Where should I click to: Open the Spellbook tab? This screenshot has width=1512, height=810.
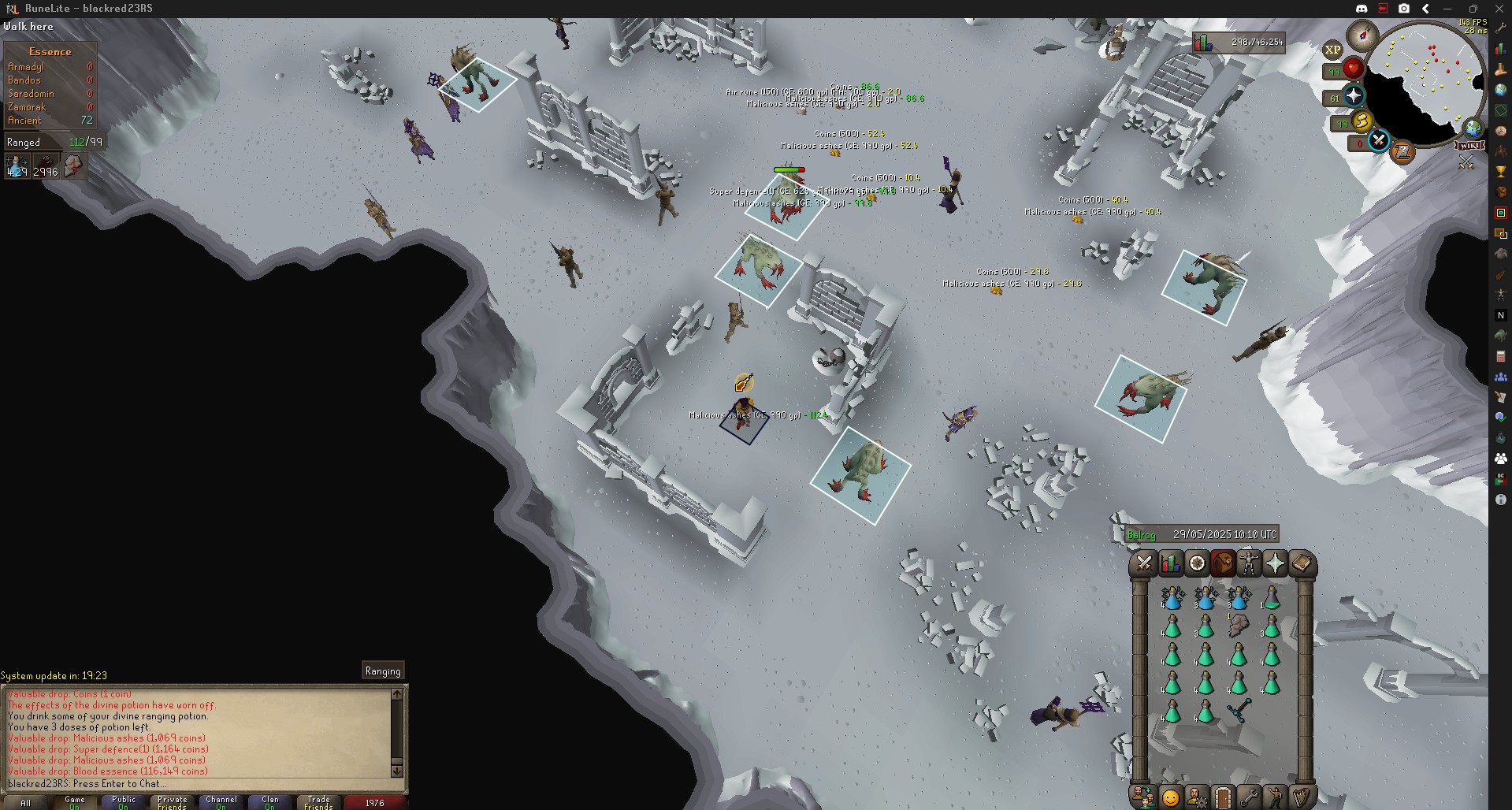point(1302,563)
